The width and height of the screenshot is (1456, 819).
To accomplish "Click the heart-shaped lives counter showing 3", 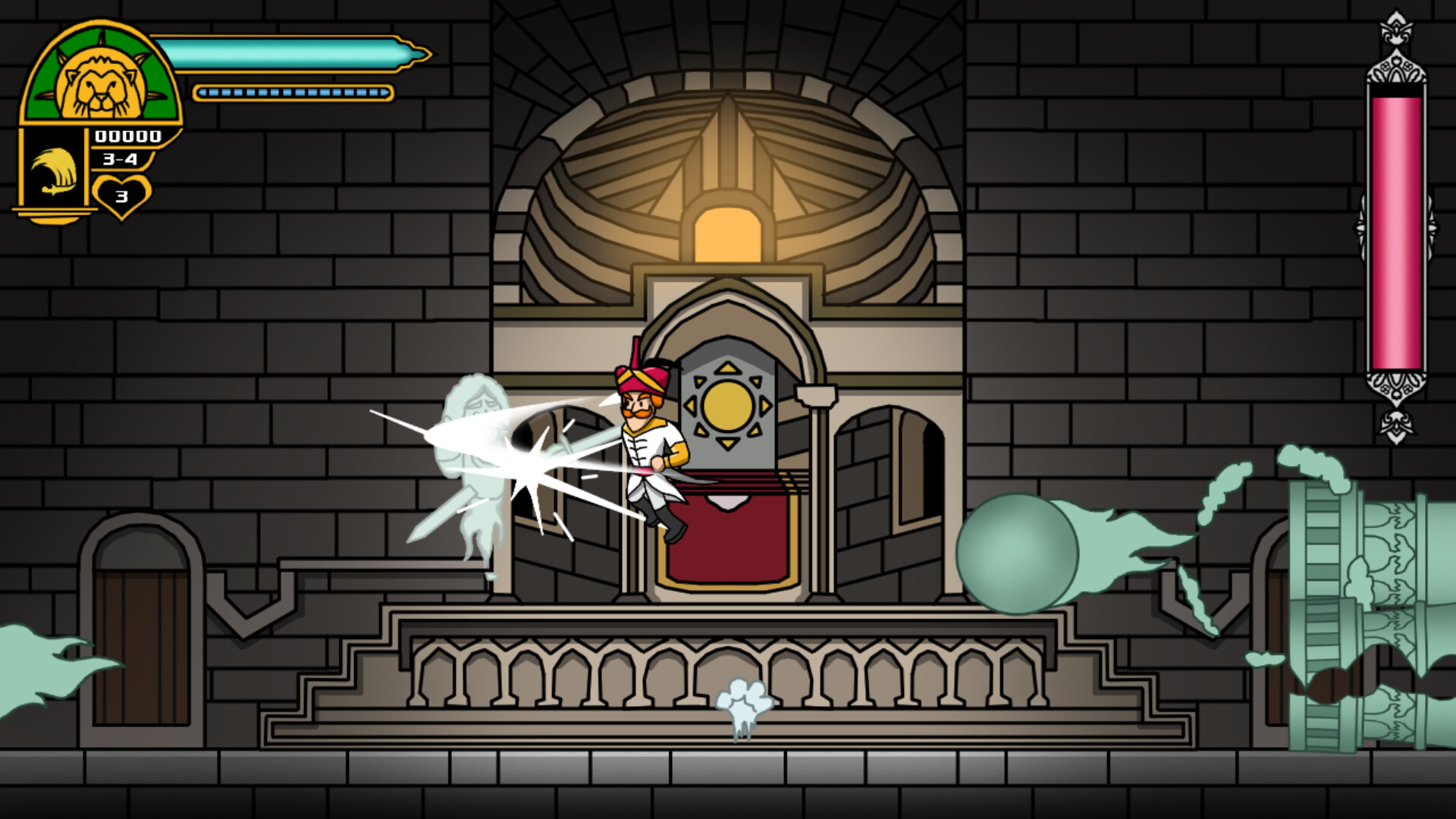I will (121, 193).
